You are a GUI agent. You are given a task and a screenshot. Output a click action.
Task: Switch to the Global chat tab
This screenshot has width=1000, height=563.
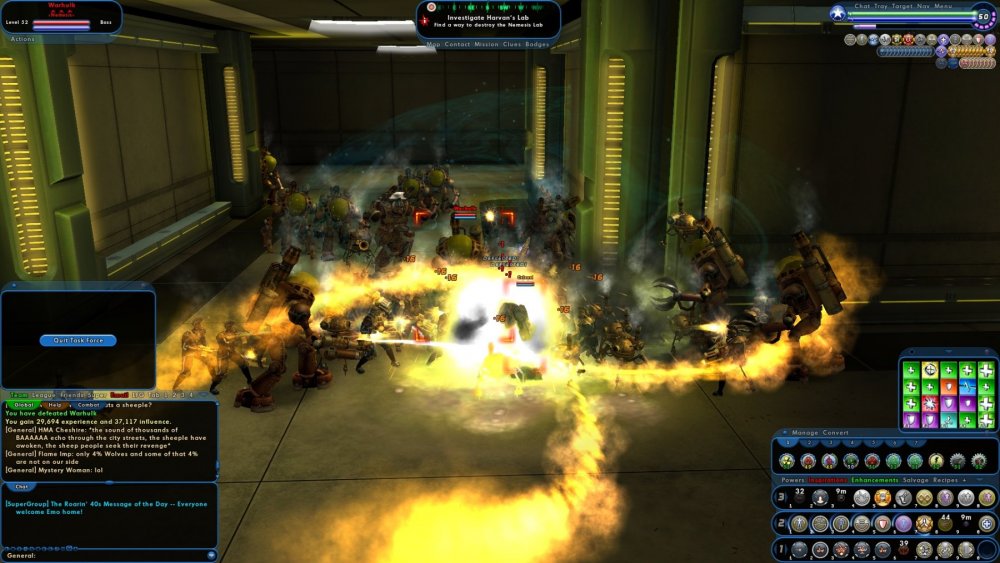pyautogui.click(x=24, y=405)
